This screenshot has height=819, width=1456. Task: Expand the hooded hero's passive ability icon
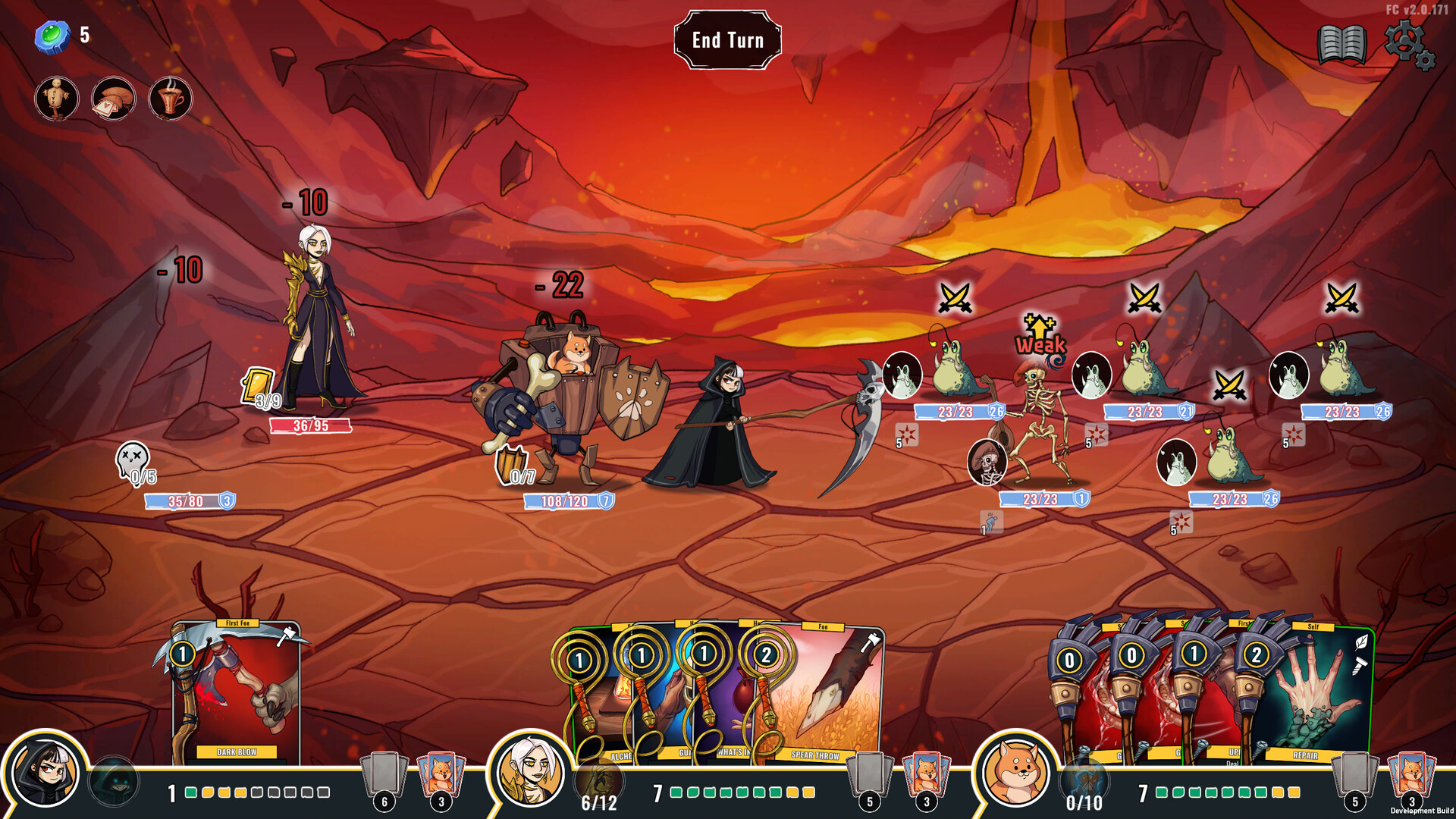(x=112, y=779)
